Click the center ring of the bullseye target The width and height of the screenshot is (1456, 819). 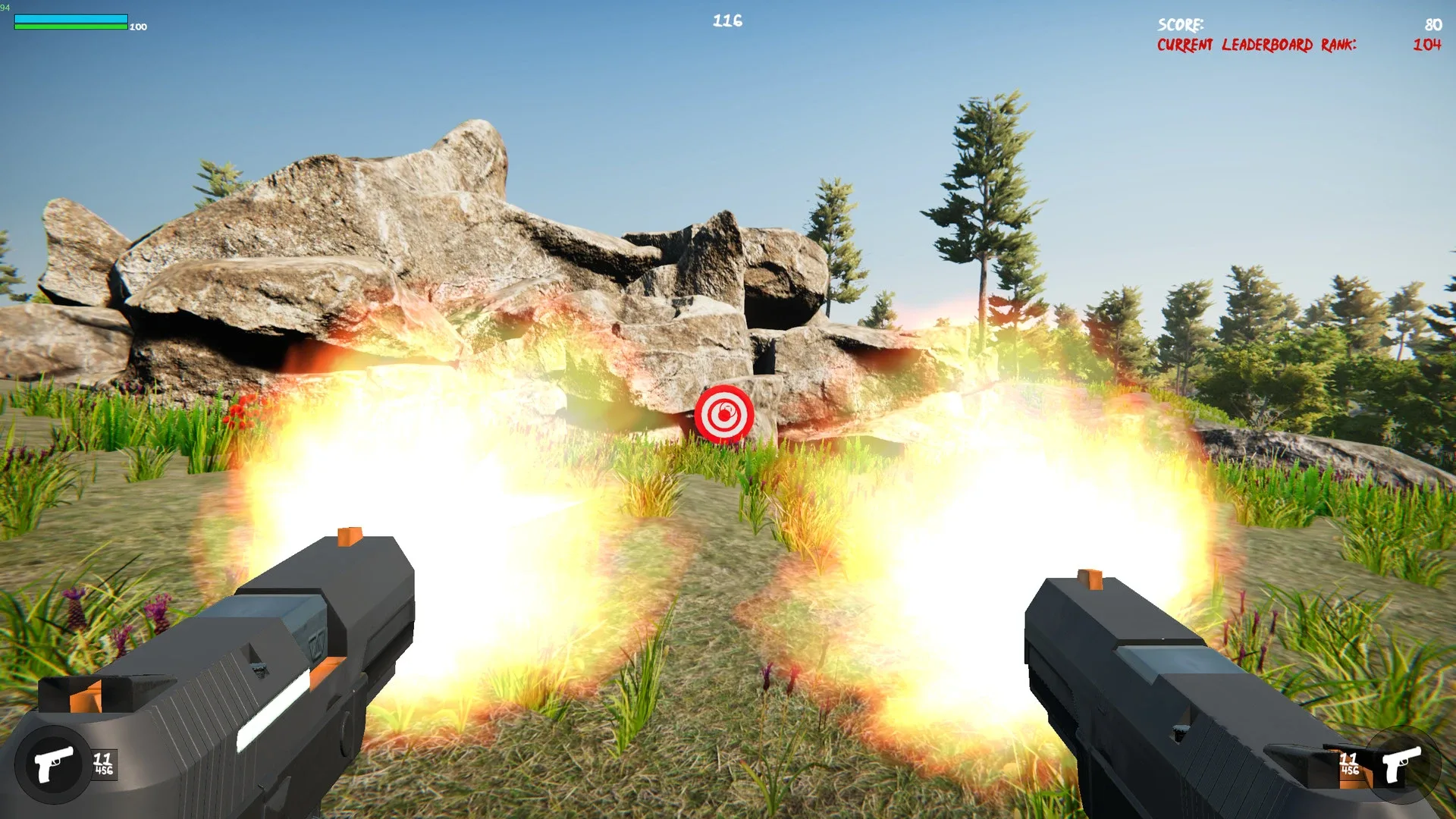coord(724,413)
